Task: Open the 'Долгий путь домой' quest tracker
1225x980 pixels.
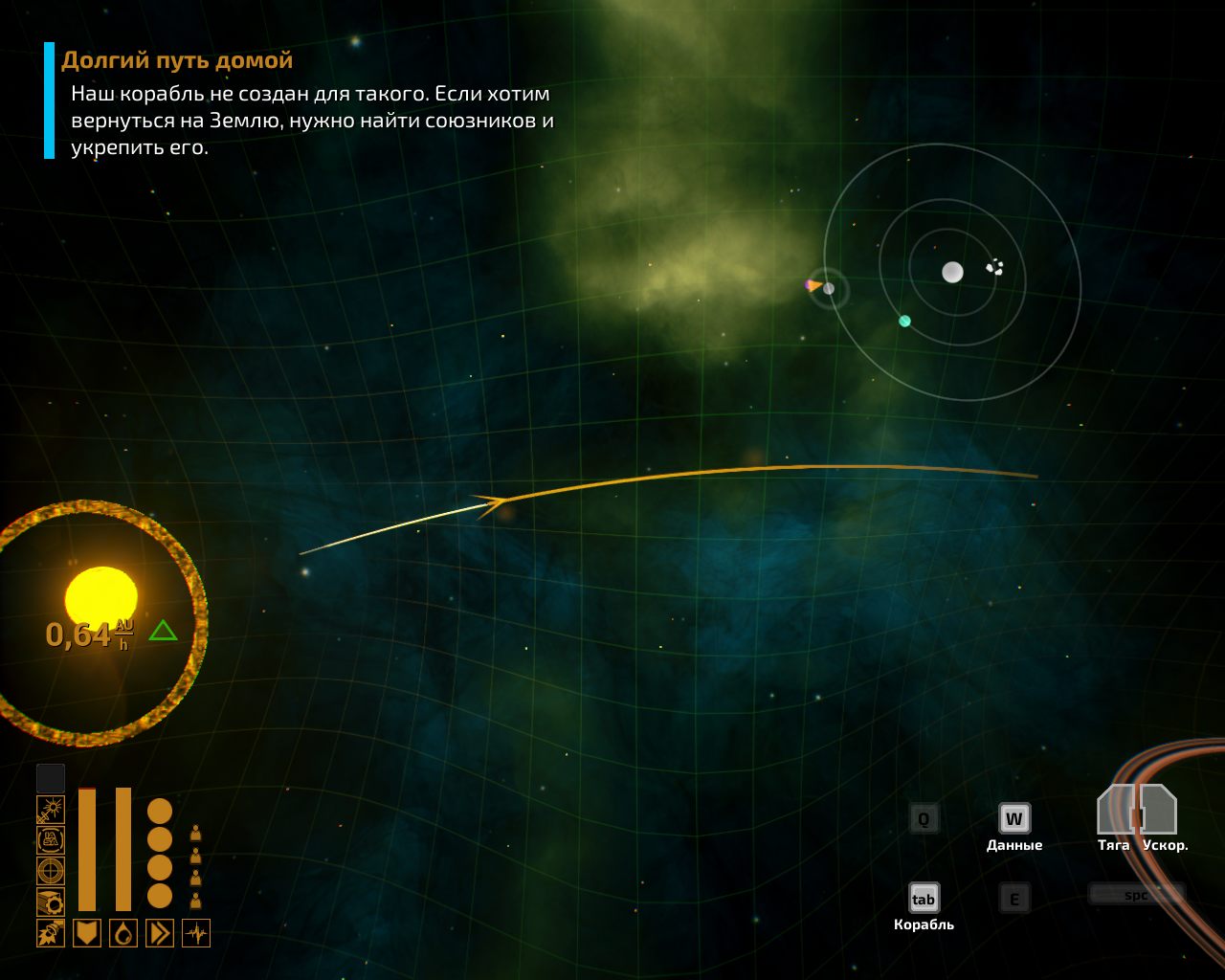Action: 177,60
